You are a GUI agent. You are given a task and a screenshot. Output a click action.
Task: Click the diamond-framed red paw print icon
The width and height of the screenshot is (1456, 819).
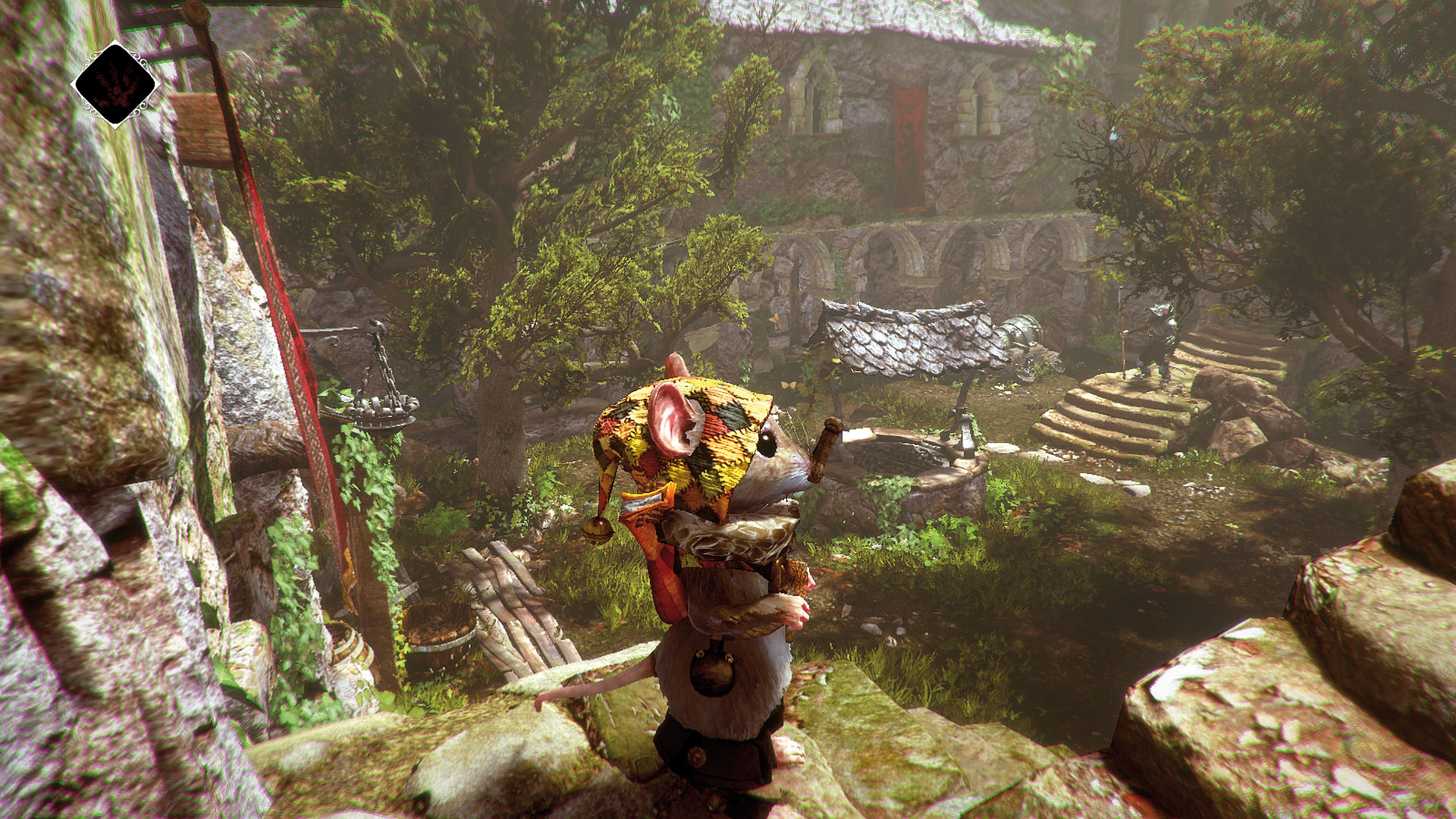click(x=115, y=84)
